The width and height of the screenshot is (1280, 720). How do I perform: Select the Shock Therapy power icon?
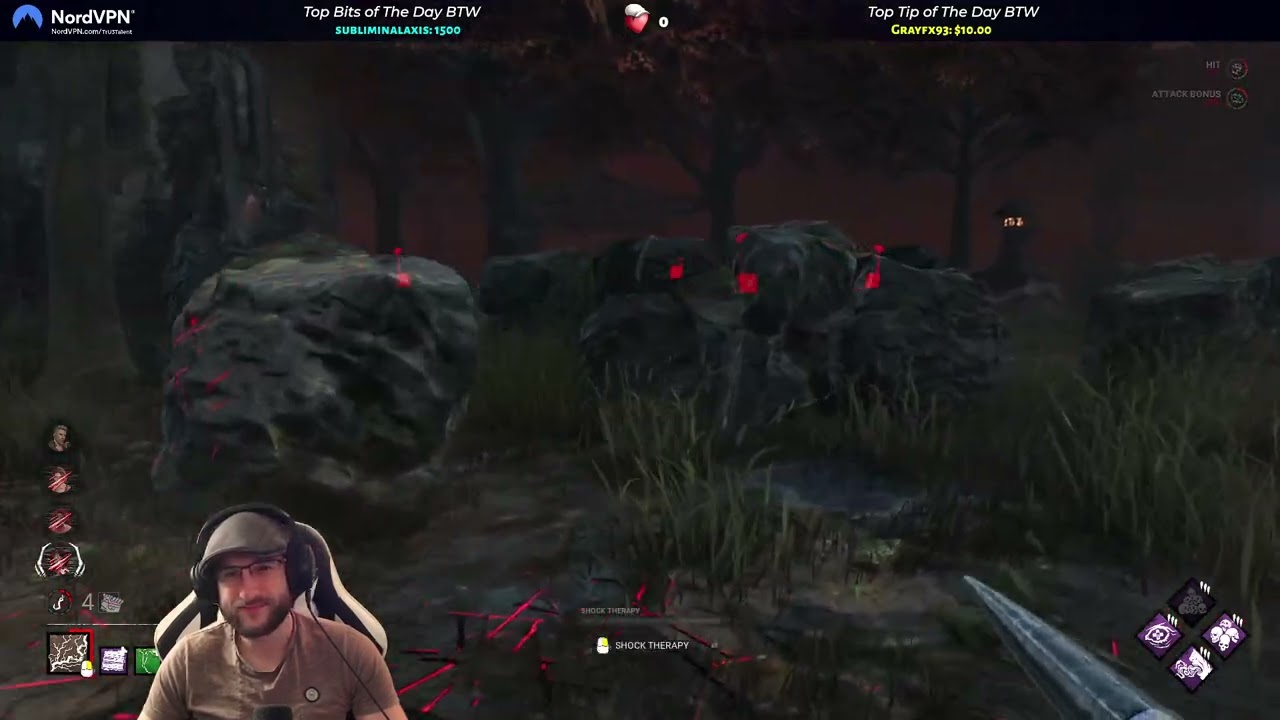[603, 645]
